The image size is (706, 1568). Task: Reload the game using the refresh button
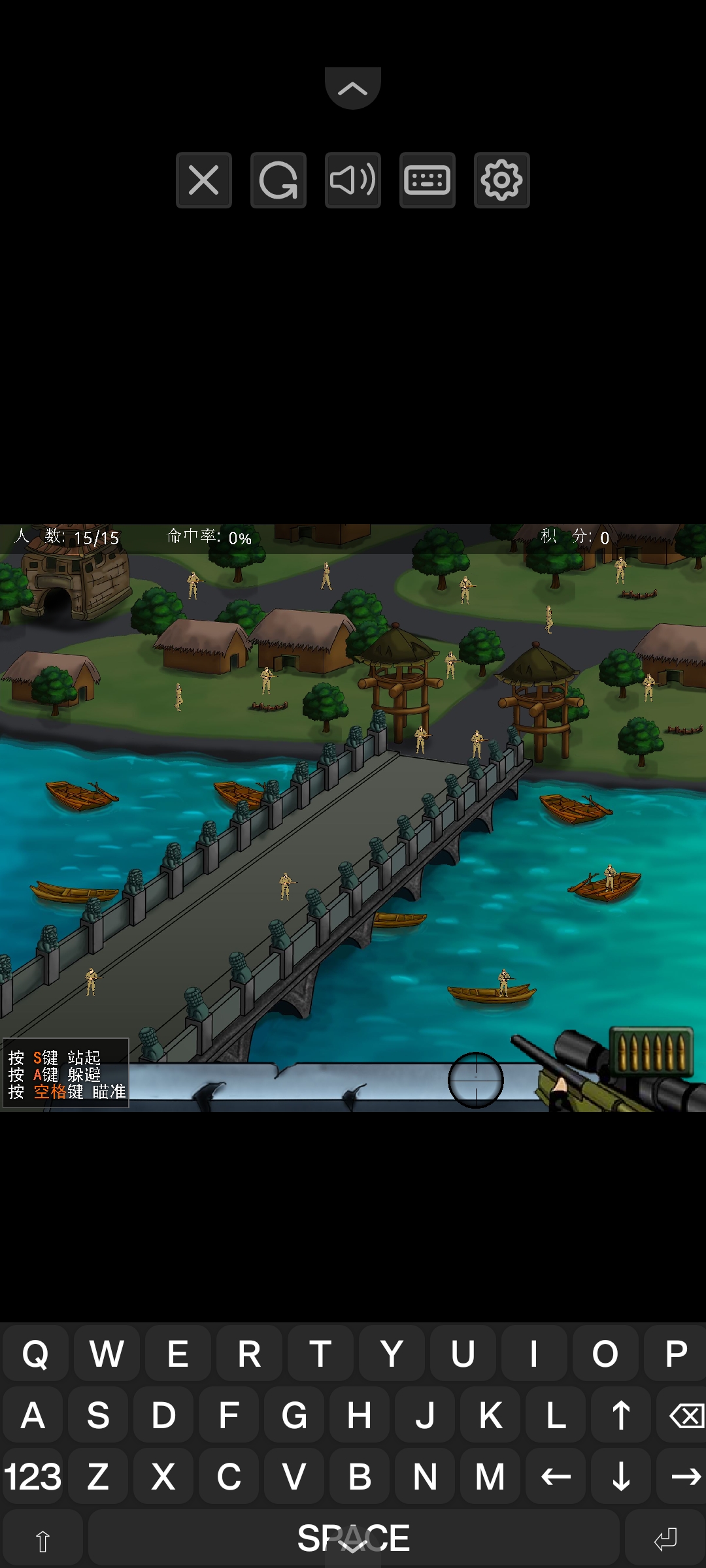[x=278, y=180]
